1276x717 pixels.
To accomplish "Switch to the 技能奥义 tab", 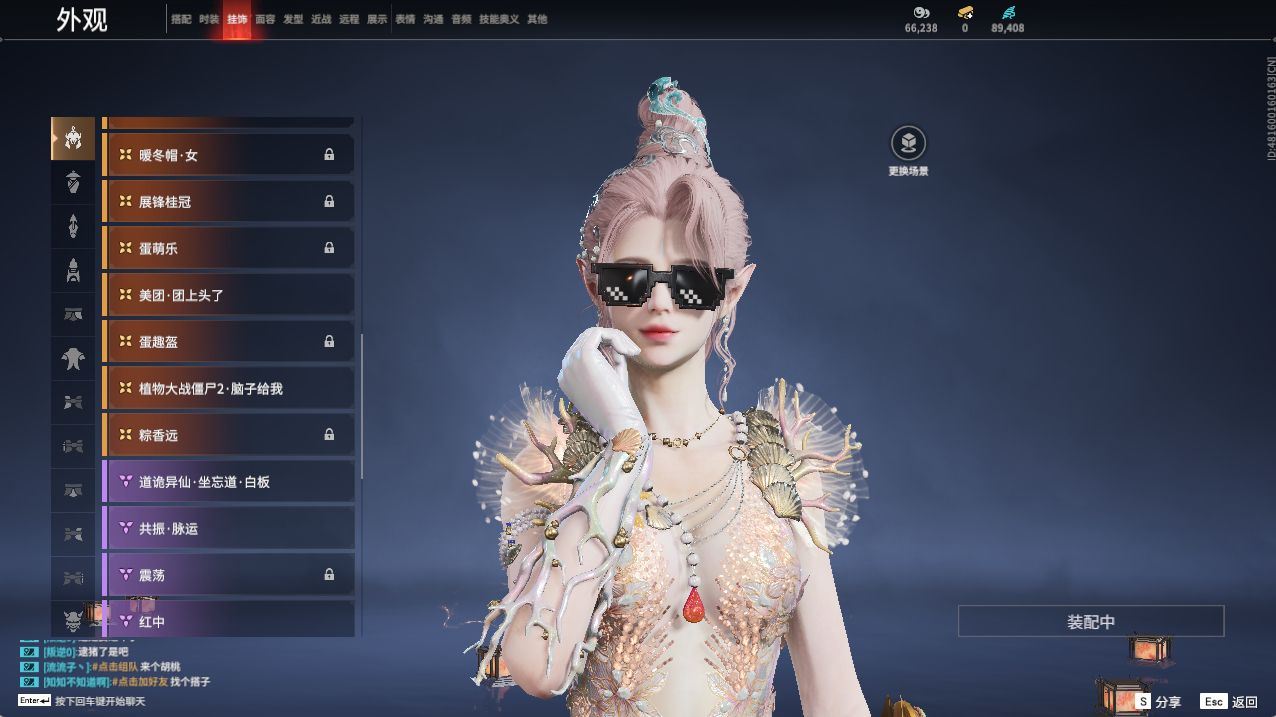I will tap(499, 19).
